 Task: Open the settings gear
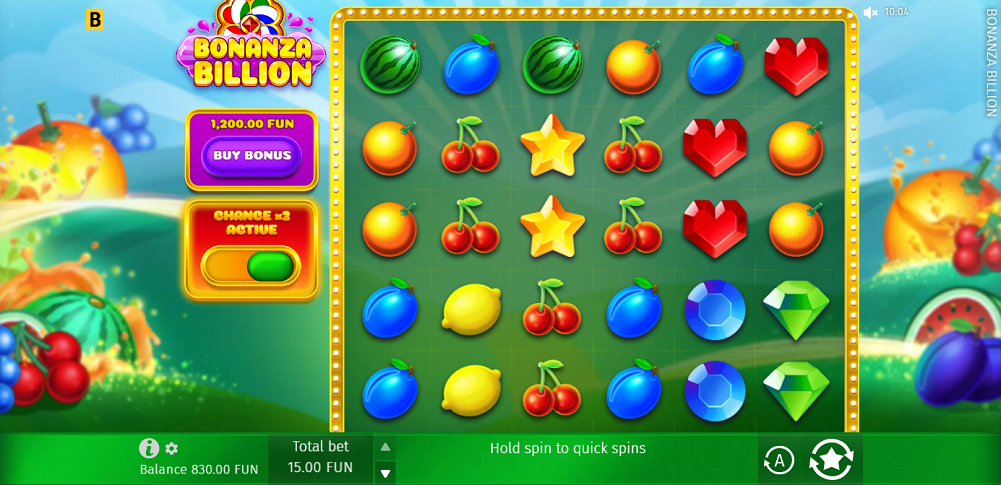(x=172, y=449)
